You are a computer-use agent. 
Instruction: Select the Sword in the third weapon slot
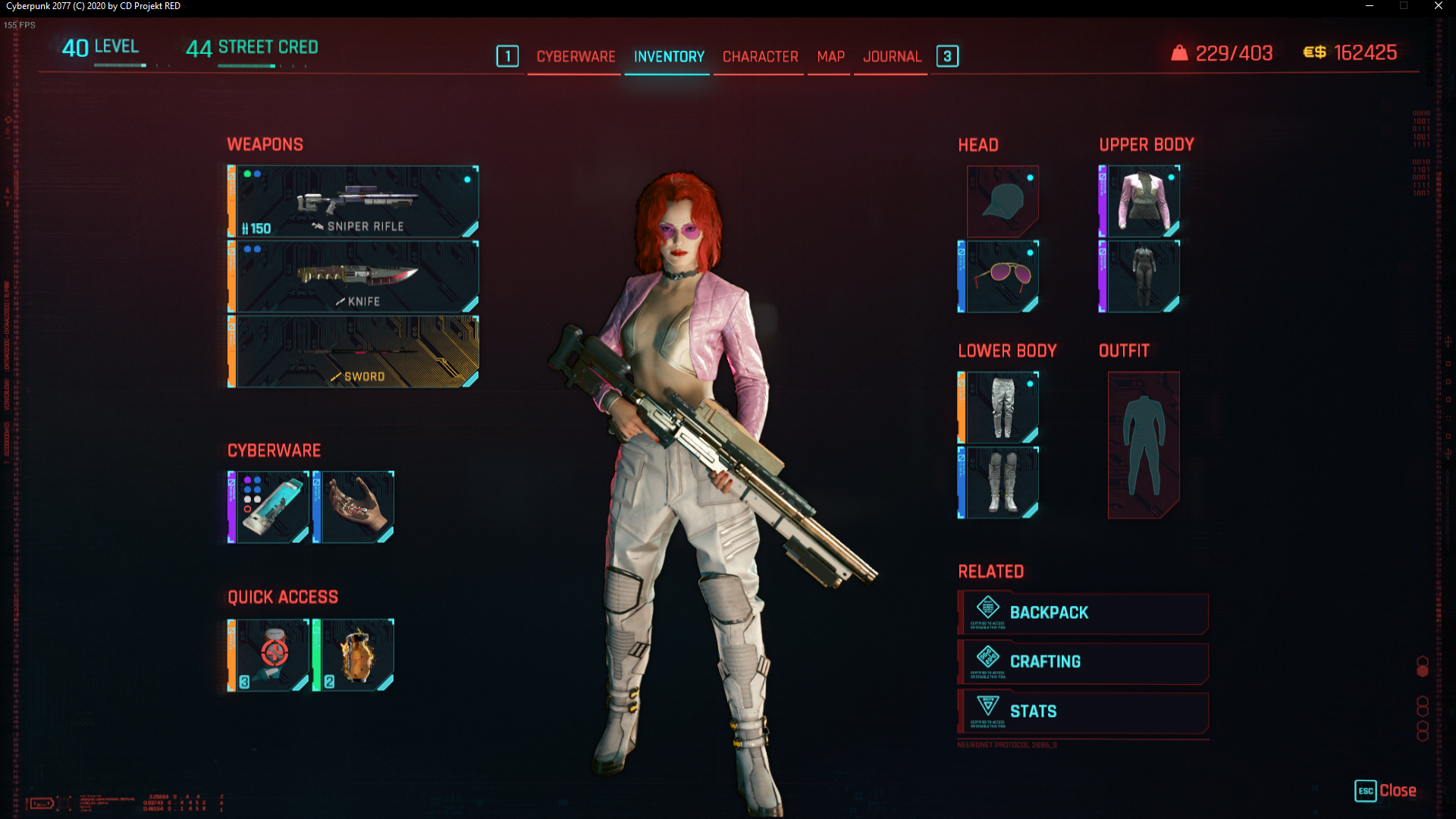tap(351, 350)
